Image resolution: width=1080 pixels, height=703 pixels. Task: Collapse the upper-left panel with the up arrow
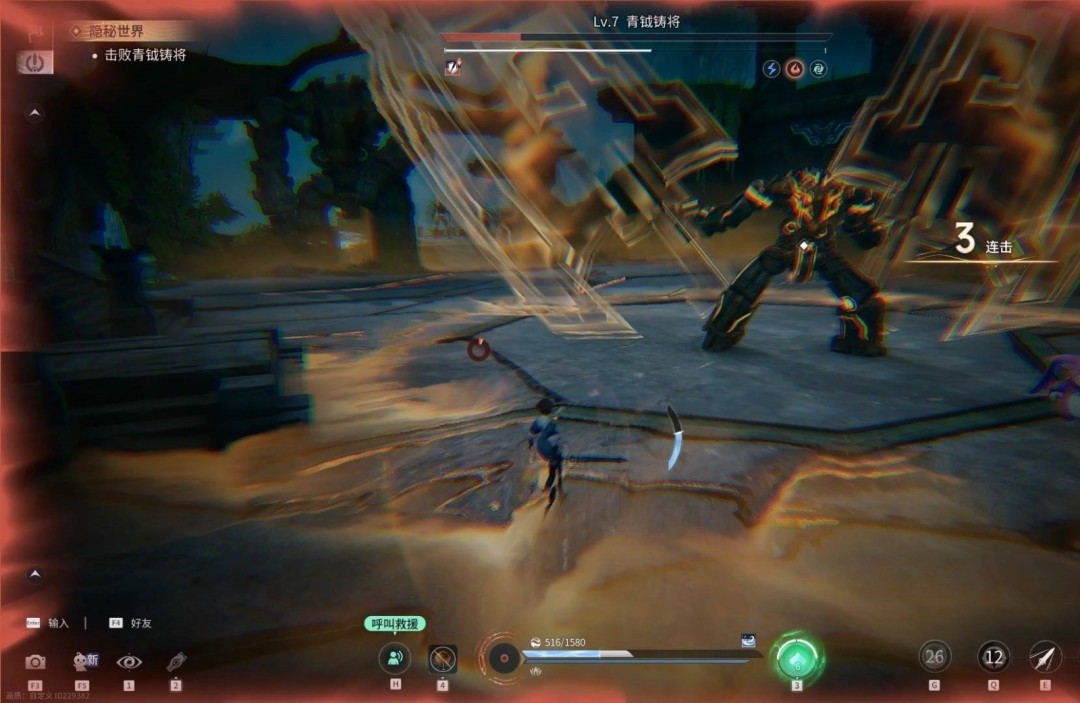click(35, 114)
